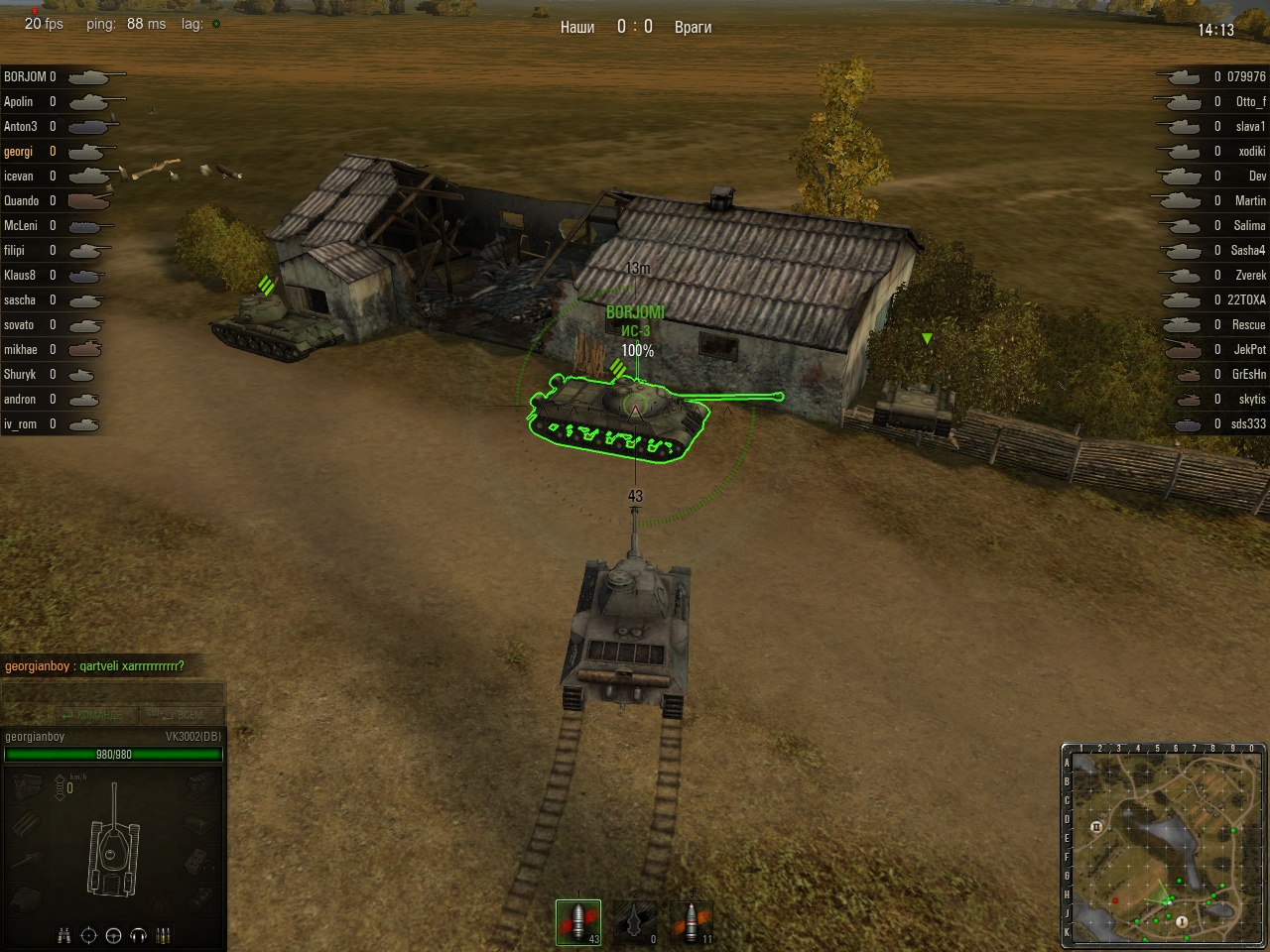Screen dimensions: 1270x952
Task: Click the steering wheel icon on the damage panel
Action: click(114, 936)
